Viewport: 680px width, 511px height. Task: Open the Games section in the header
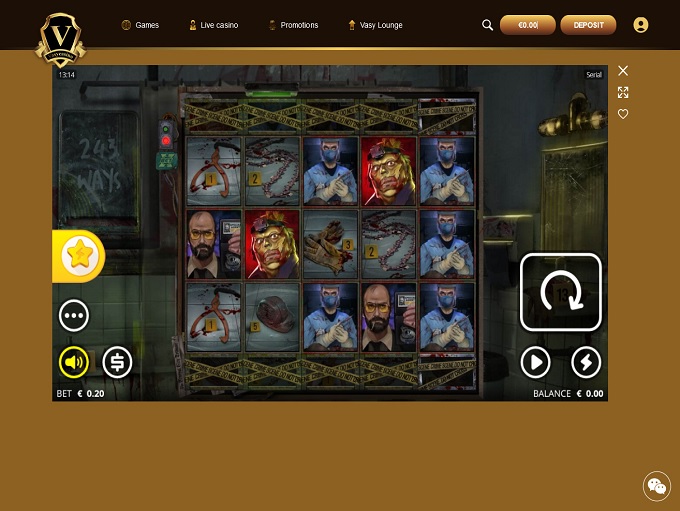(x=140, y=25)
